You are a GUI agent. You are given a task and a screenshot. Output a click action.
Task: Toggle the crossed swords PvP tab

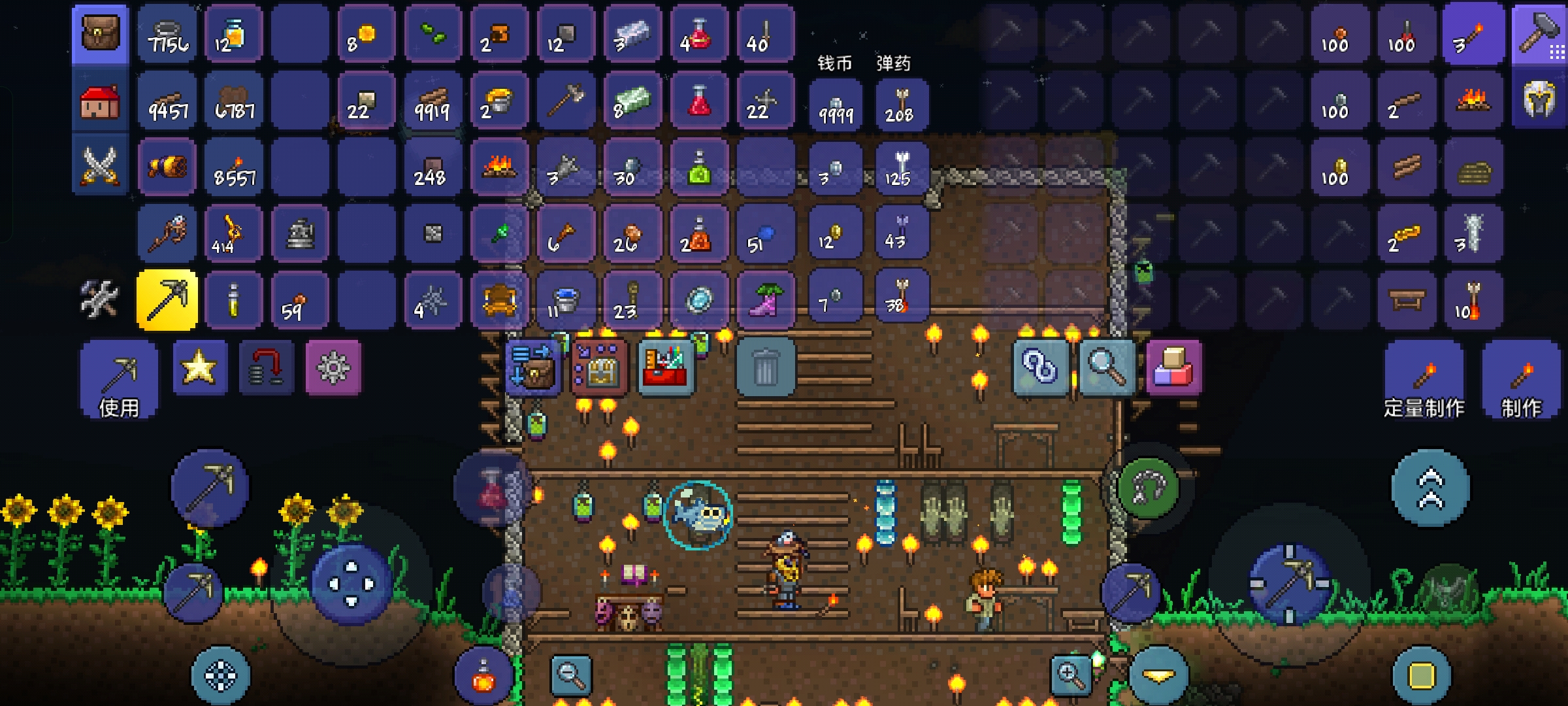click(100, 166)
